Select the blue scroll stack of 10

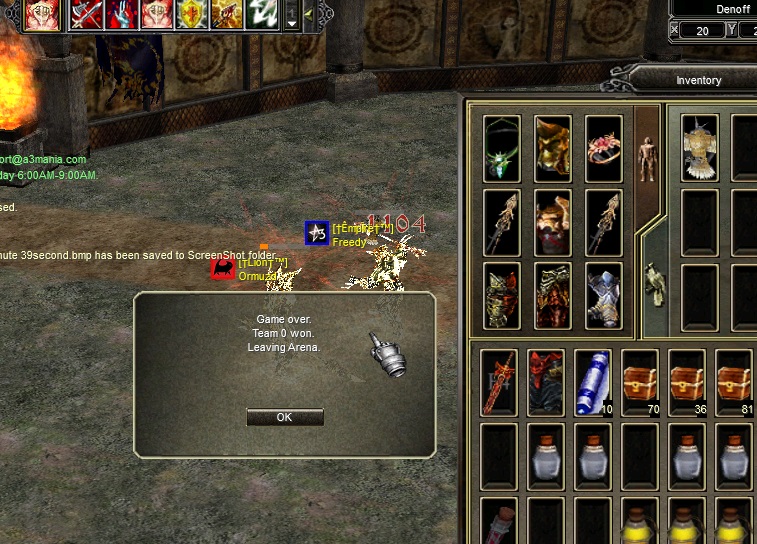point(593,382)
